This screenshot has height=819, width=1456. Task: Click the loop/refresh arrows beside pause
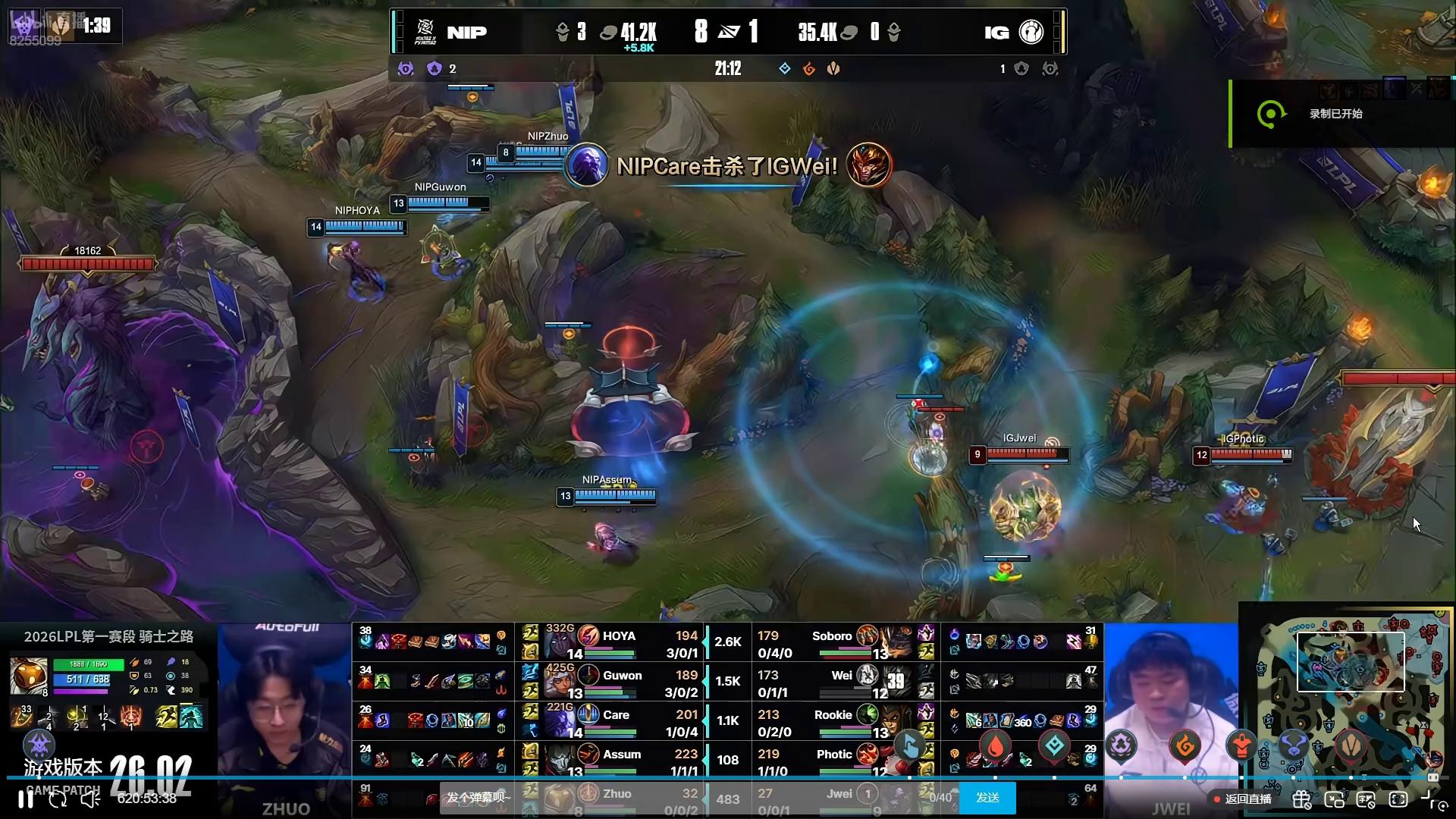pyautogui.click(x=58, y=799)
